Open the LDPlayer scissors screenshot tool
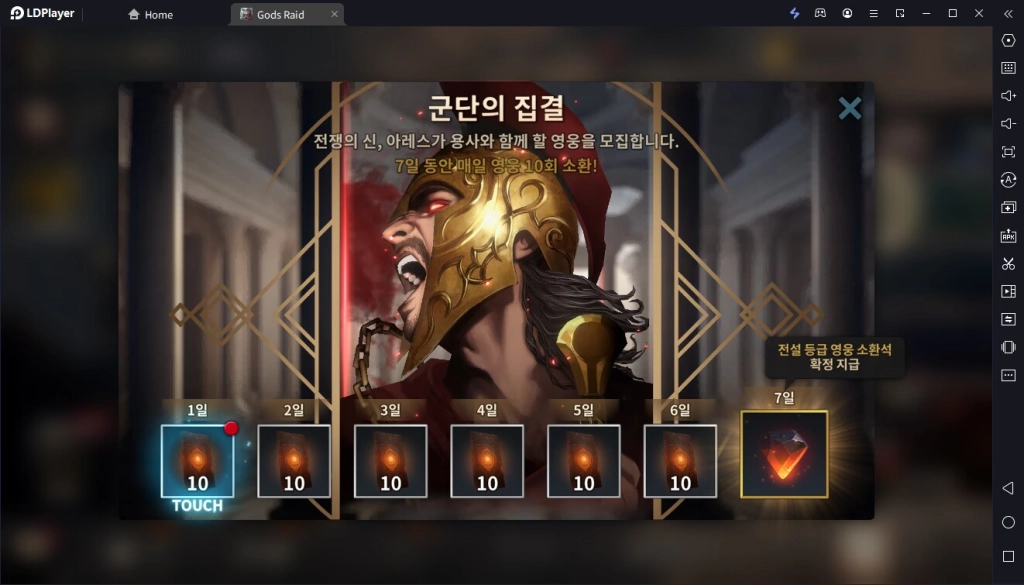Image resolution: width=1024 pixels, height=585 pixels. [x=1008, y=263]
